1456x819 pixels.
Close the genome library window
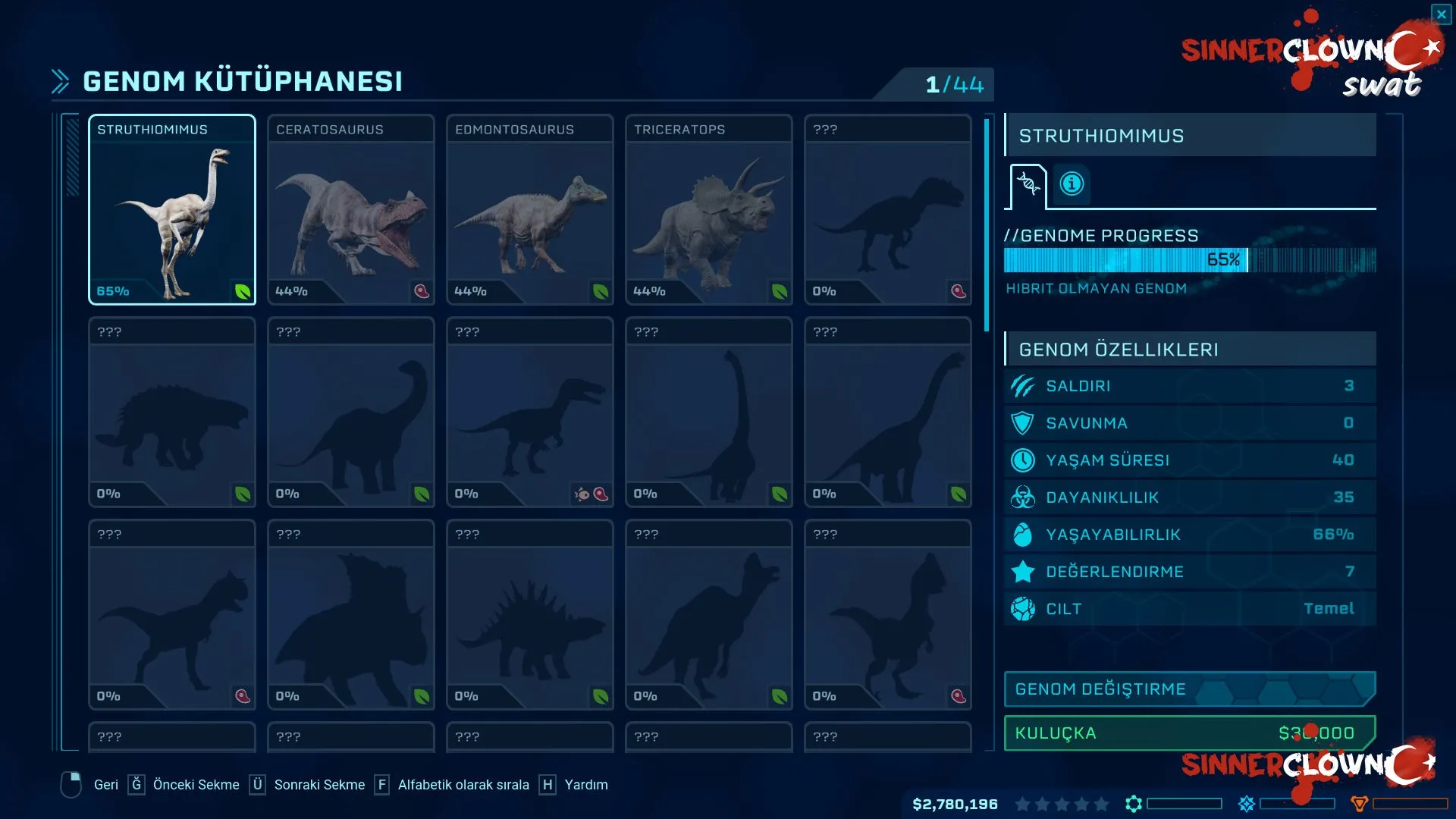(1441, 14)
